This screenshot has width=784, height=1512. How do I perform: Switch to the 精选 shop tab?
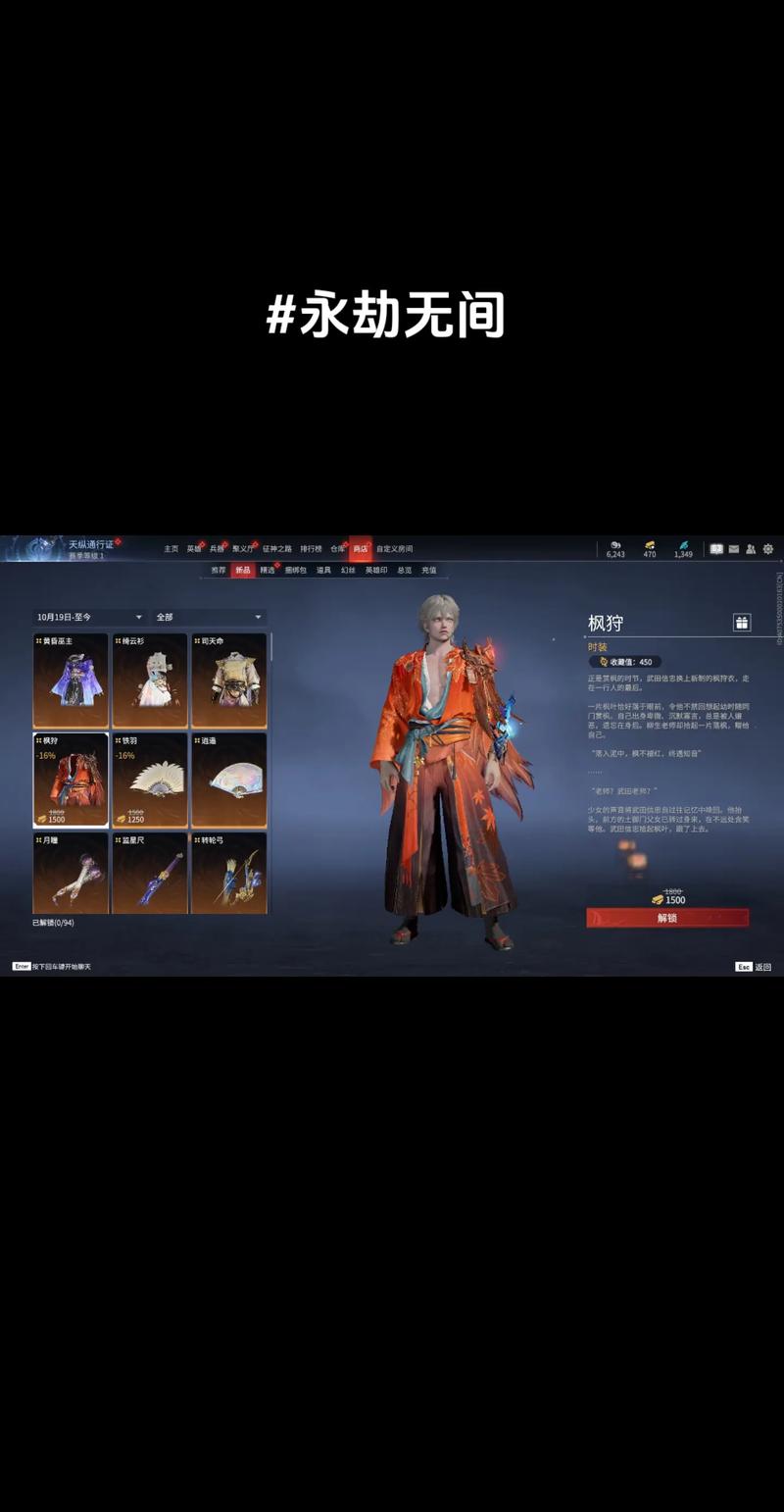268,570
